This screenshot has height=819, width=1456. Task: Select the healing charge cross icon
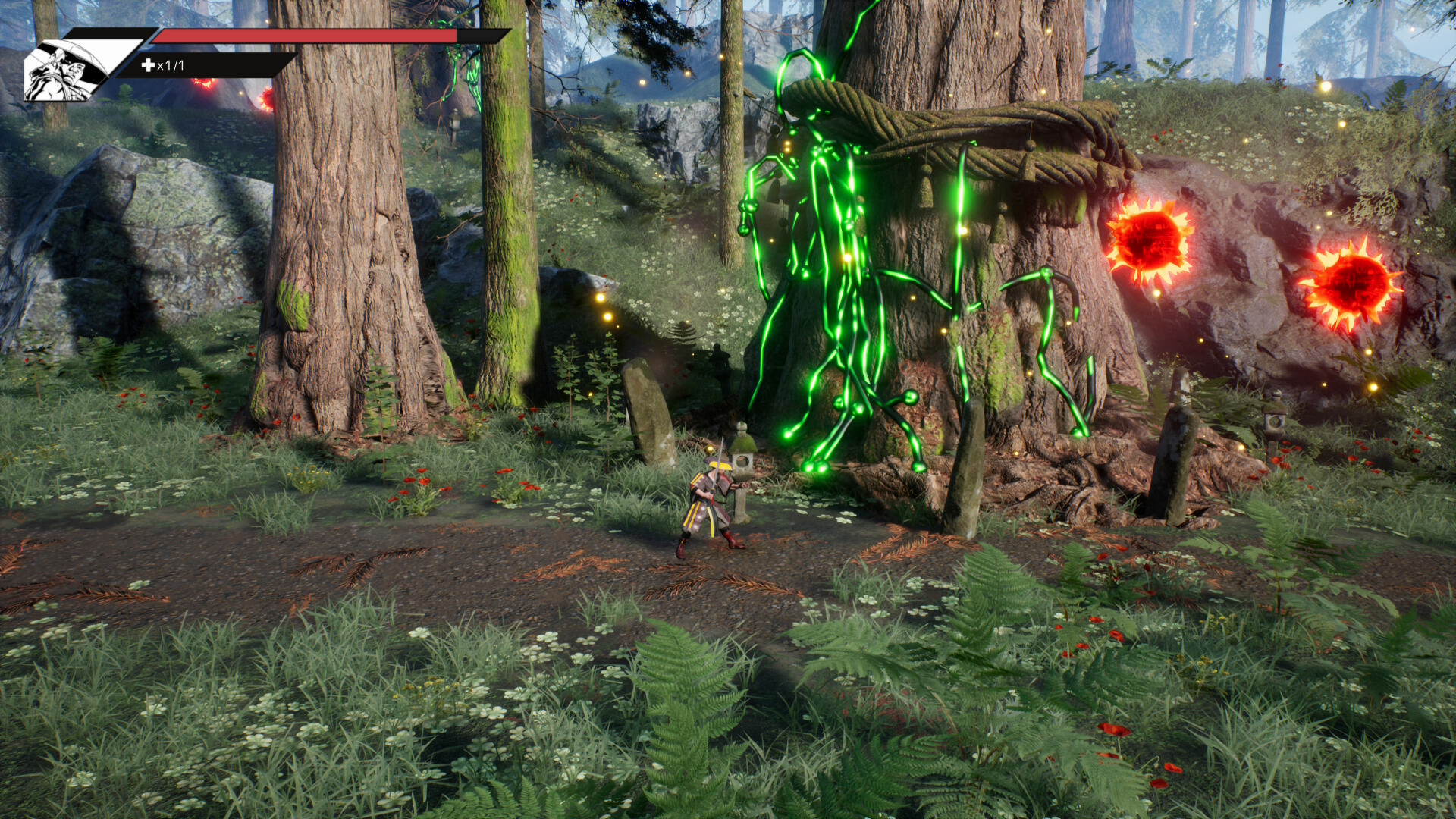click(x=148, y=65)
